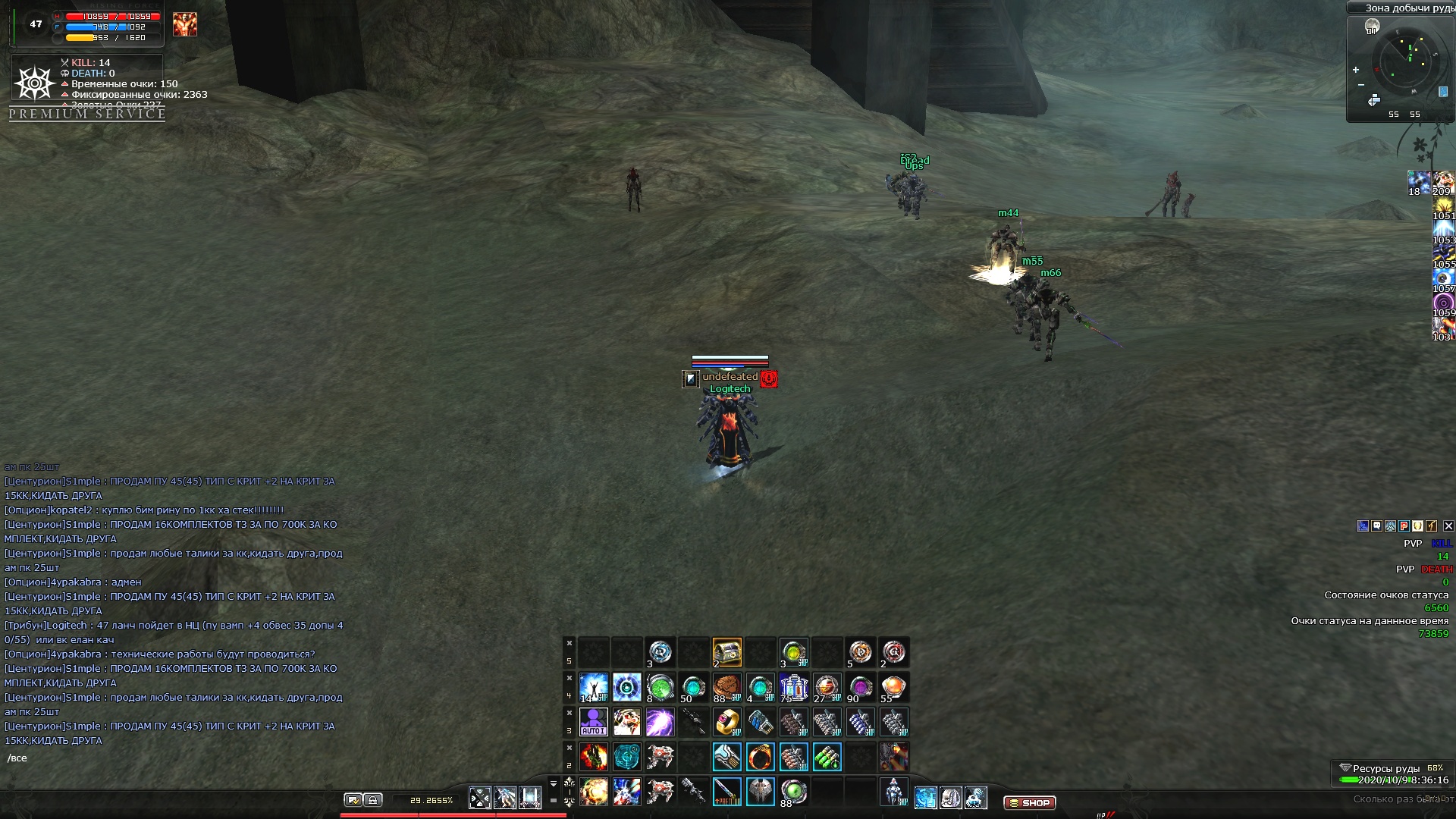The height and width of the screenshot is (819, 1456).
Task: Open the SHOP button
Action: [1029, 802]
